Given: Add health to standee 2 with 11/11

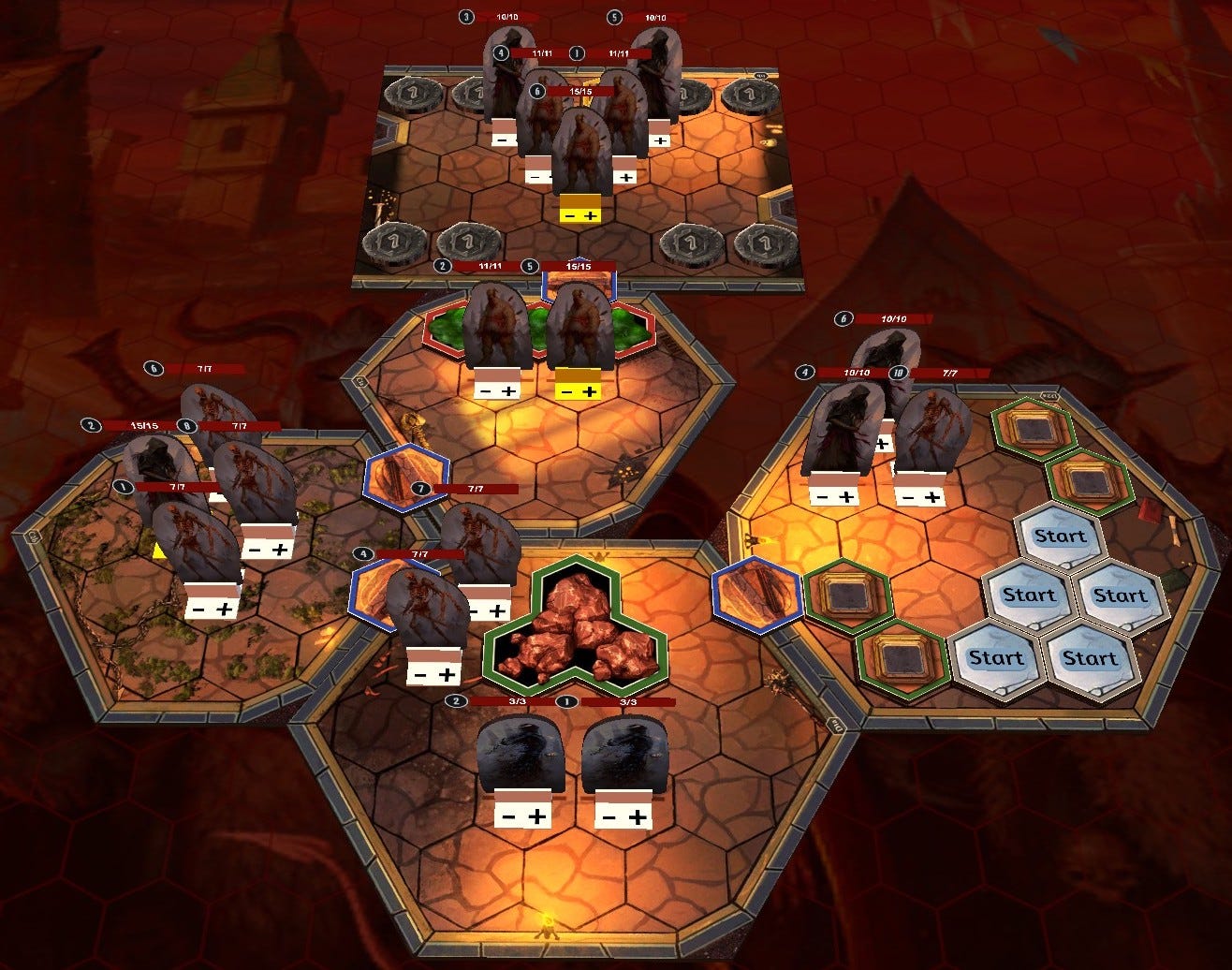Looking at the screenshot, I should coord(508,390).
